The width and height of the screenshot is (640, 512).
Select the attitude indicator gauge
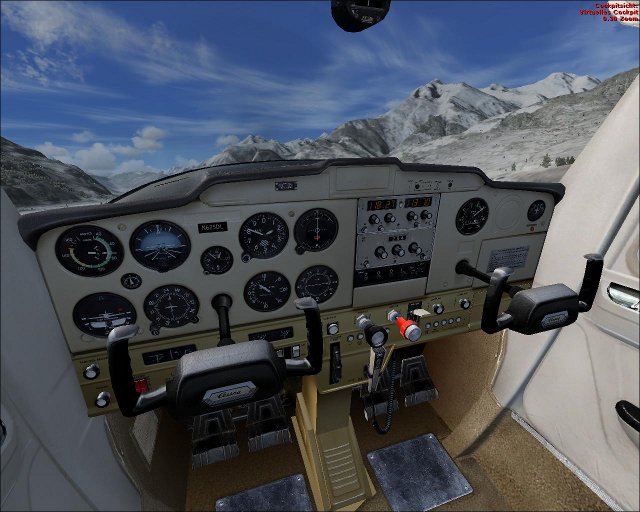pyautogui.click(x=160, y=244)
